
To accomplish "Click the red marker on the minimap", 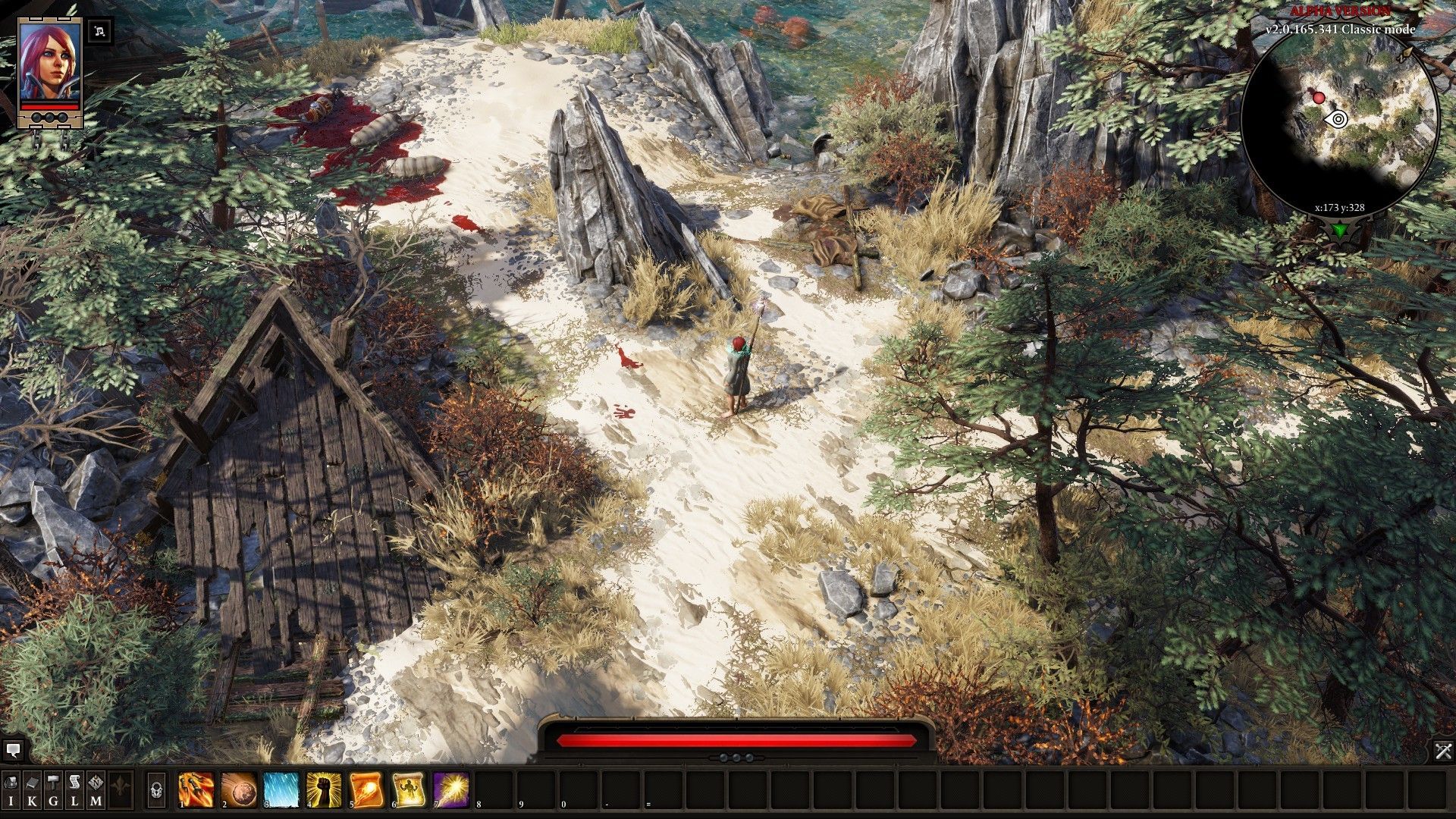I will click(1319, 97).
